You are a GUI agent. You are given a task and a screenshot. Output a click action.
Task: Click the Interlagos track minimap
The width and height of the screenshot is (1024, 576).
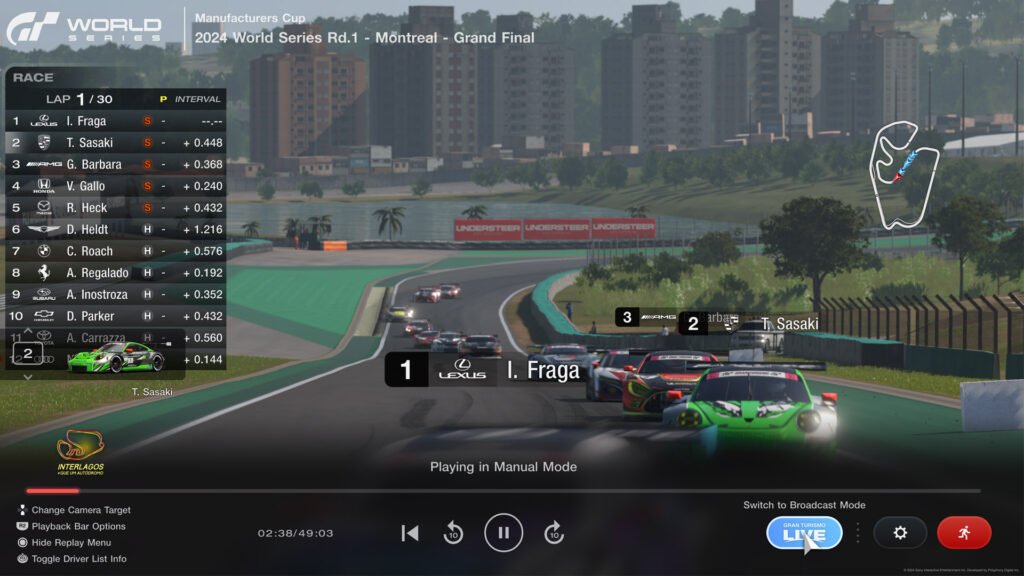(904, 172)
